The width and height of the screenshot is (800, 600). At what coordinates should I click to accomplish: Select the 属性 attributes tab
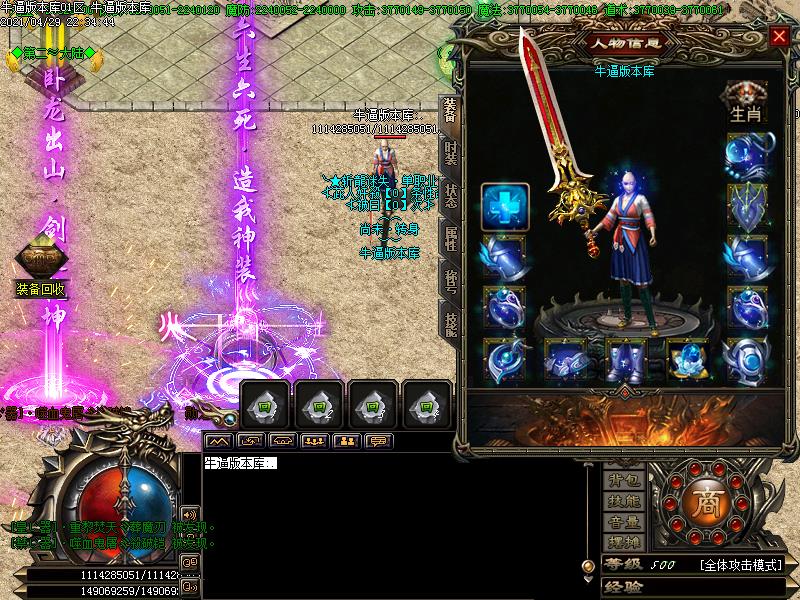[450, 238]
